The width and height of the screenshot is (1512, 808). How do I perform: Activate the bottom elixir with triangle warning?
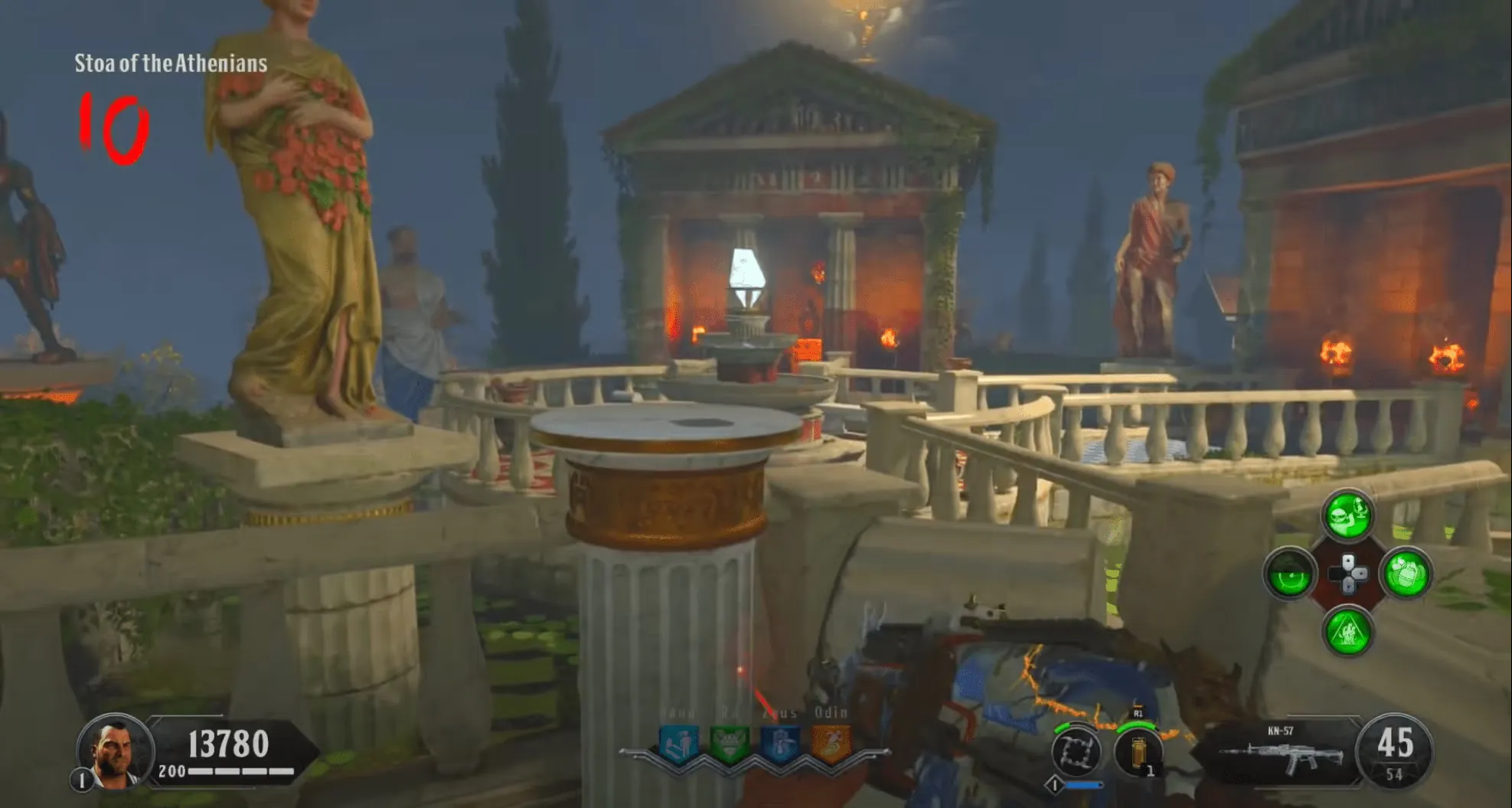pos(1348,631)
